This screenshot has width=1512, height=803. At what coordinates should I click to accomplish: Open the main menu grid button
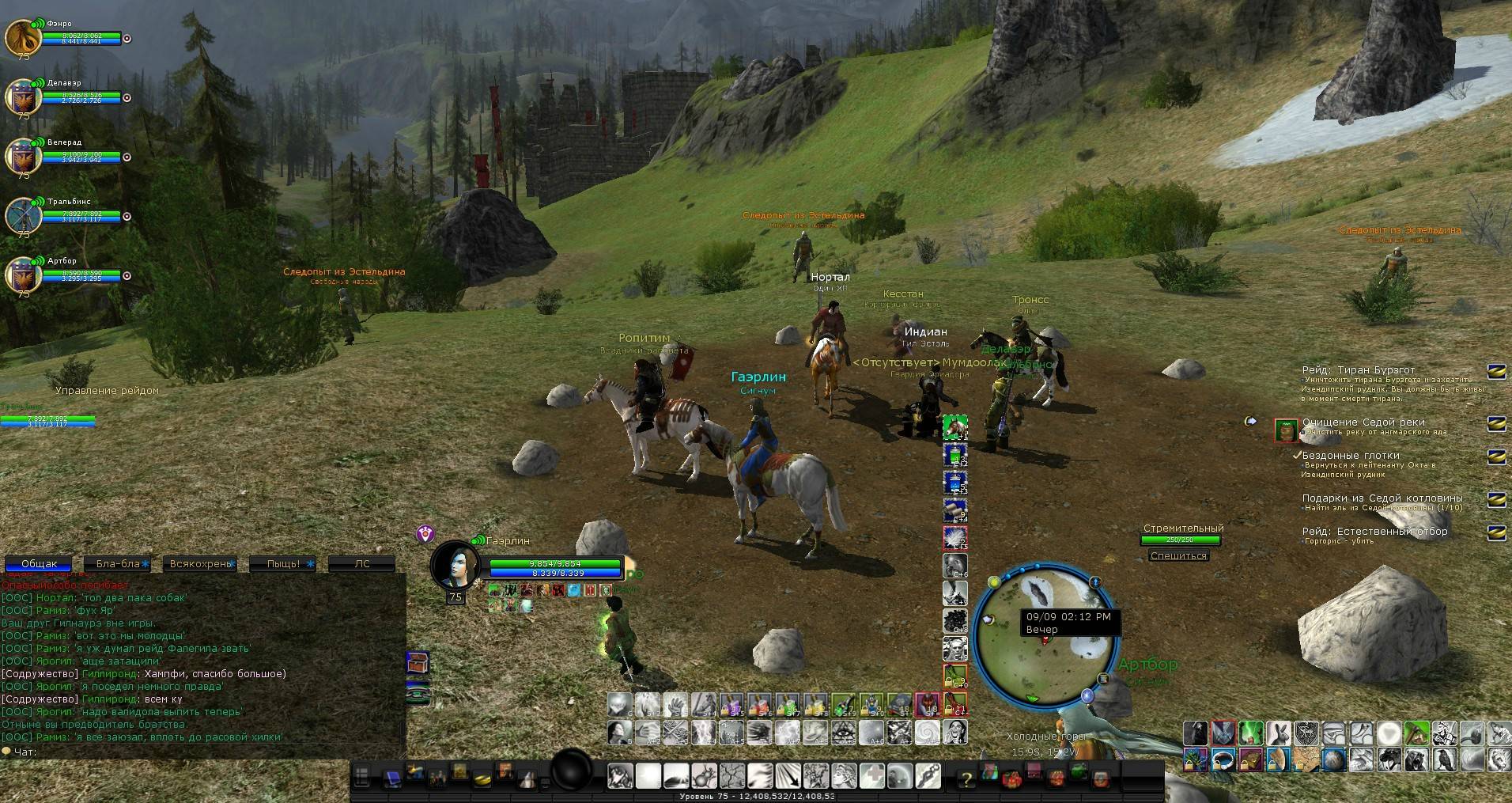362,778
